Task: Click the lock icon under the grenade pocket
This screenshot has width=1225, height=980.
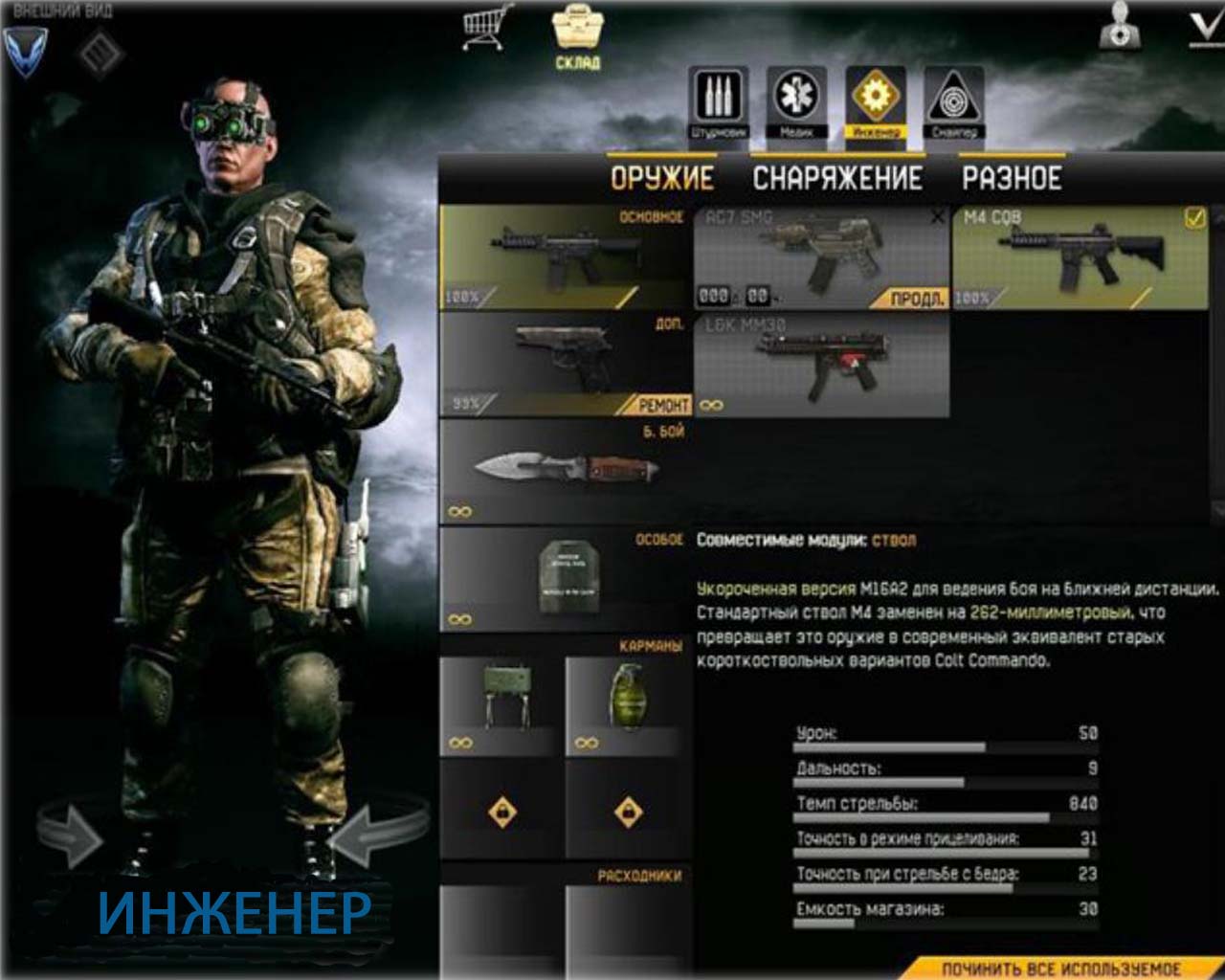Action: [x=629, y=809]
